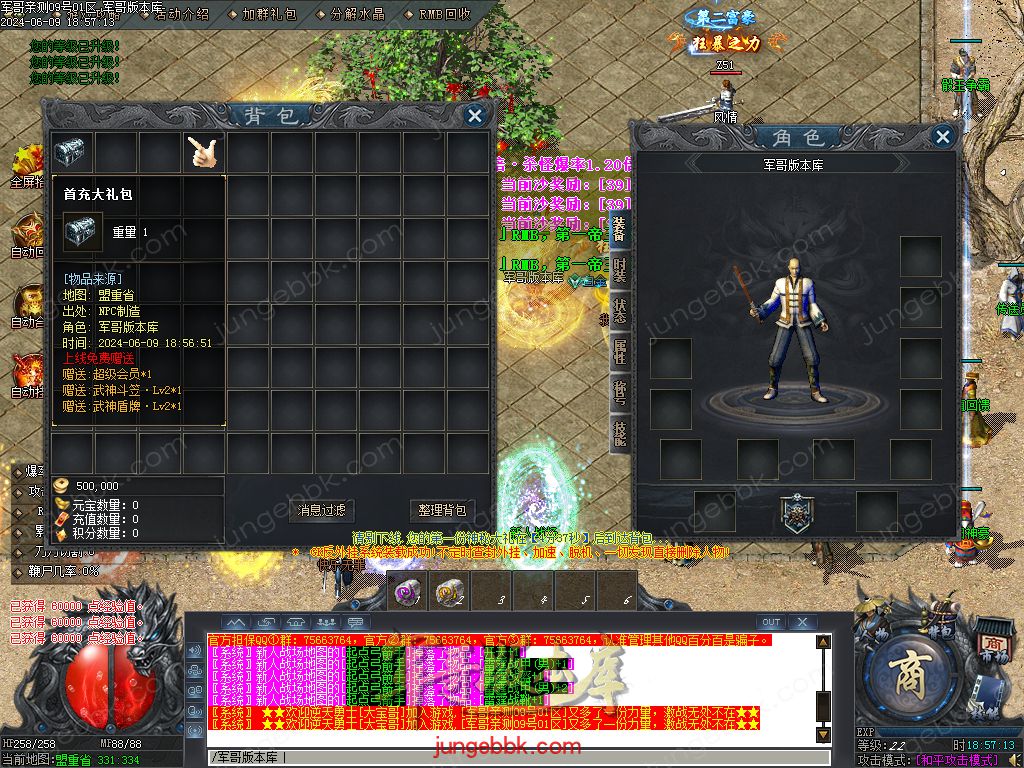Image resolution: width=1024 pixels, height=768 pixels.
Task: Open the 活动介绍 event introduction
Action: [182, 15]
